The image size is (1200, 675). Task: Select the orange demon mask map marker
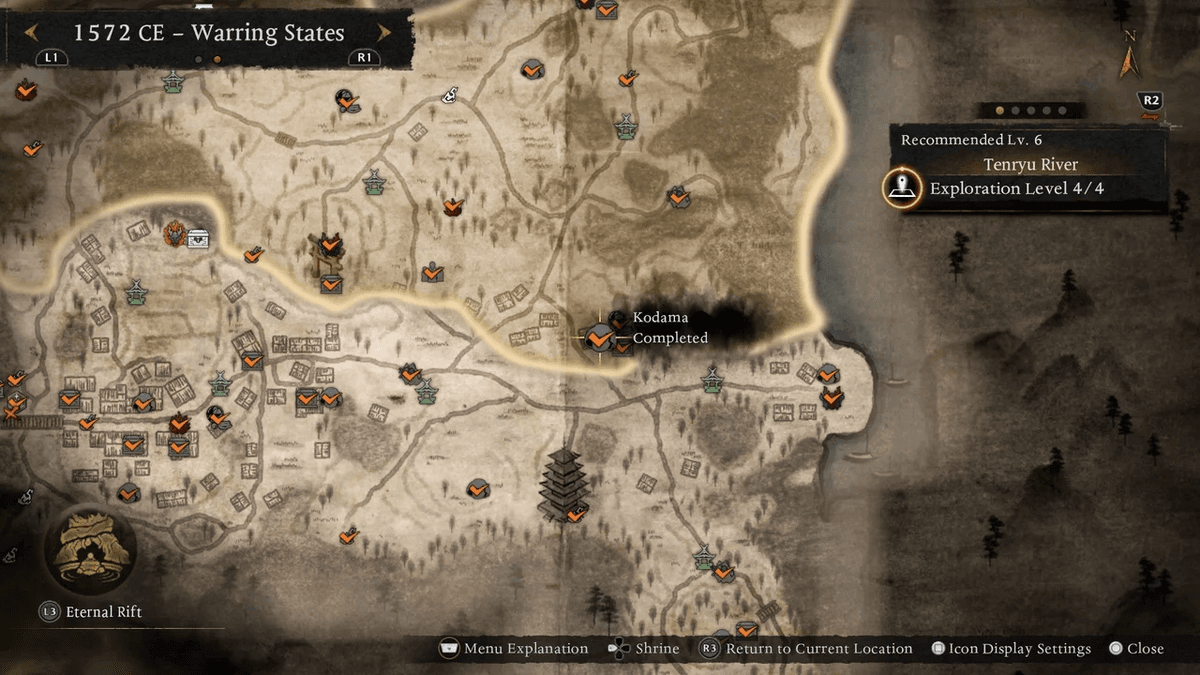175,234
